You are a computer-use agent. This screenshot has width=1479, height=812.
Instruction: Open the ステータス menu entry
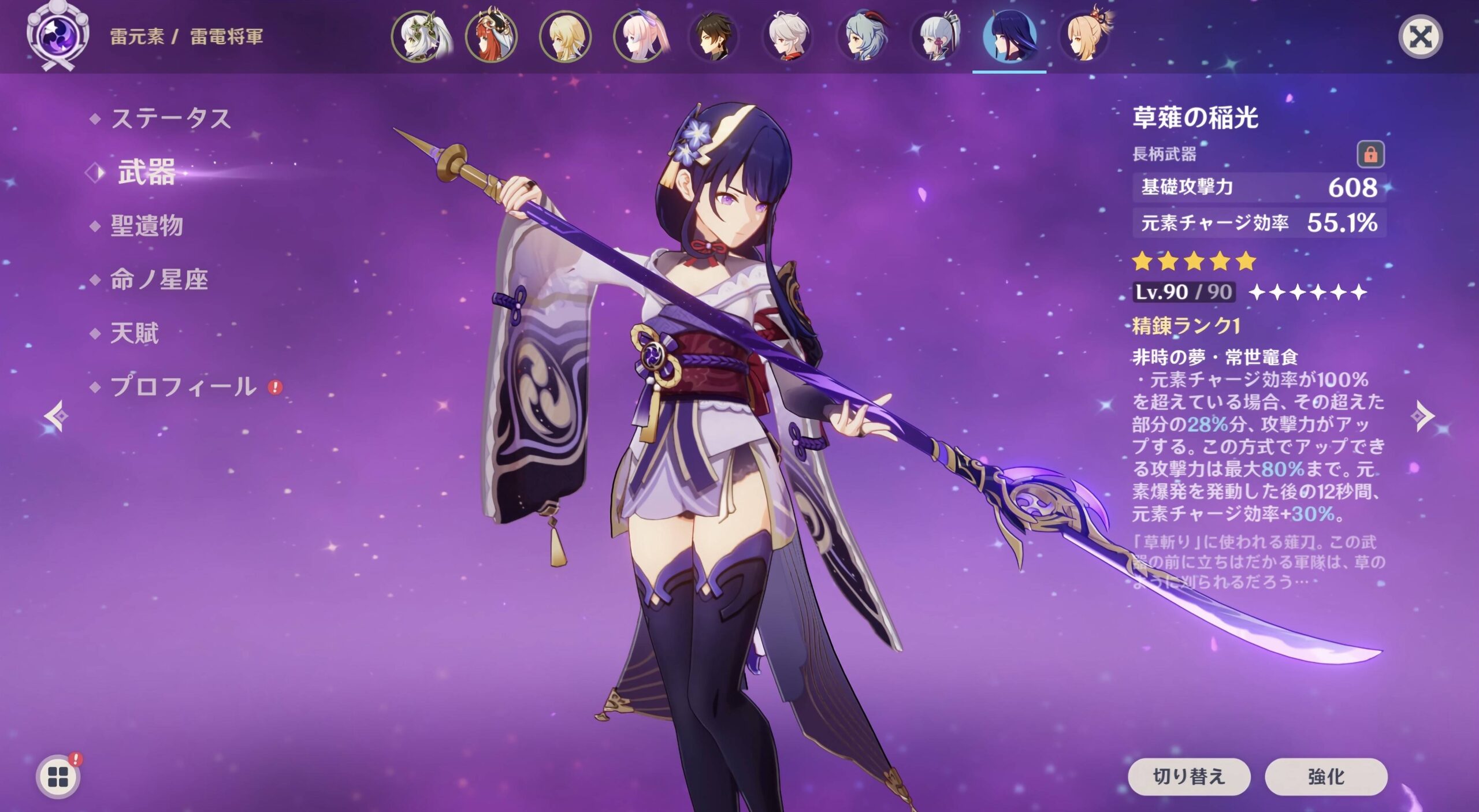click(170, 119)
